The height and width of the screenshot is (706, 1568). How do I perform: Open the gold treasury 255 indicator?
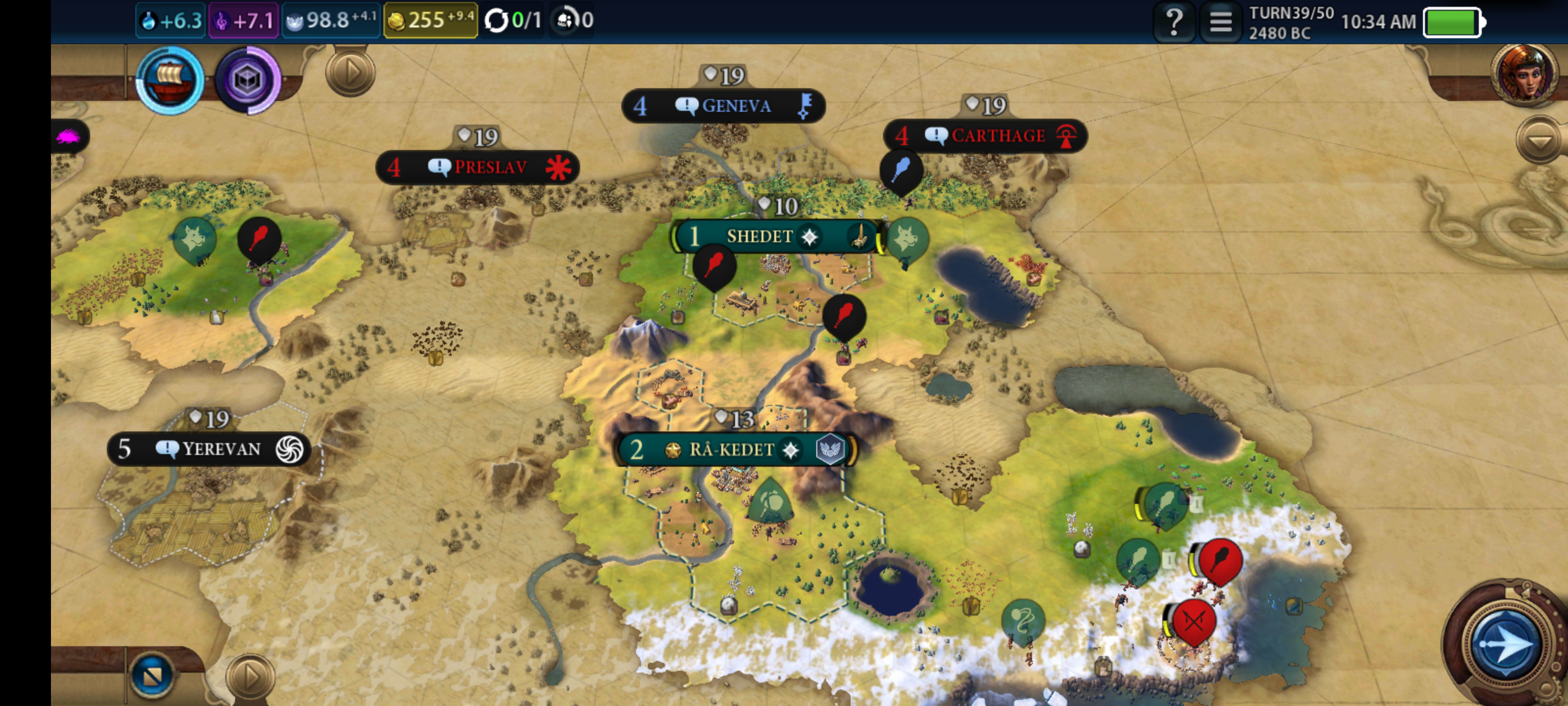point(430,21)
